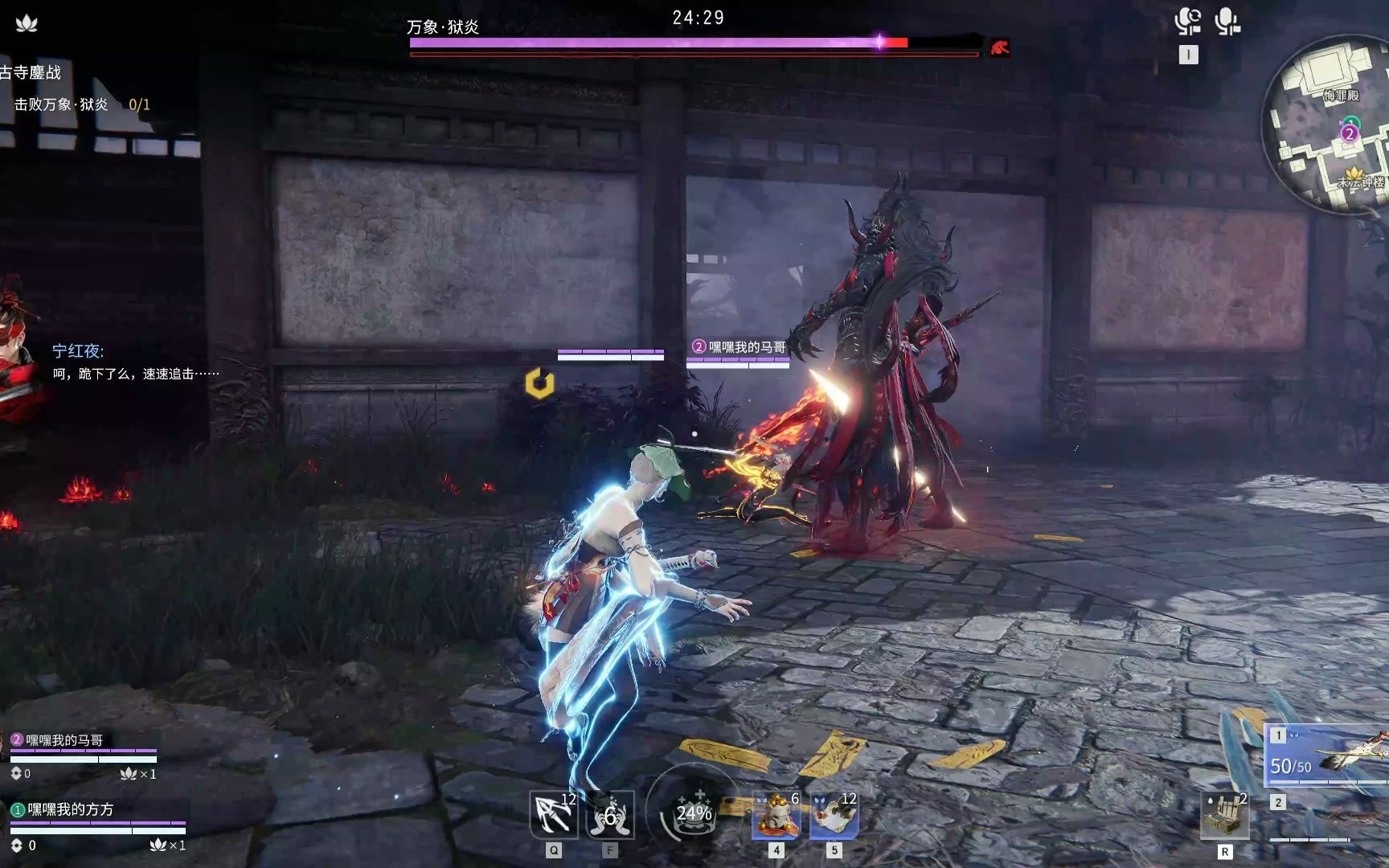Viewport: 1389px width, 868px height.
Task: Click the red boss icon beside the health bar
Action: (x=999, y=47)
